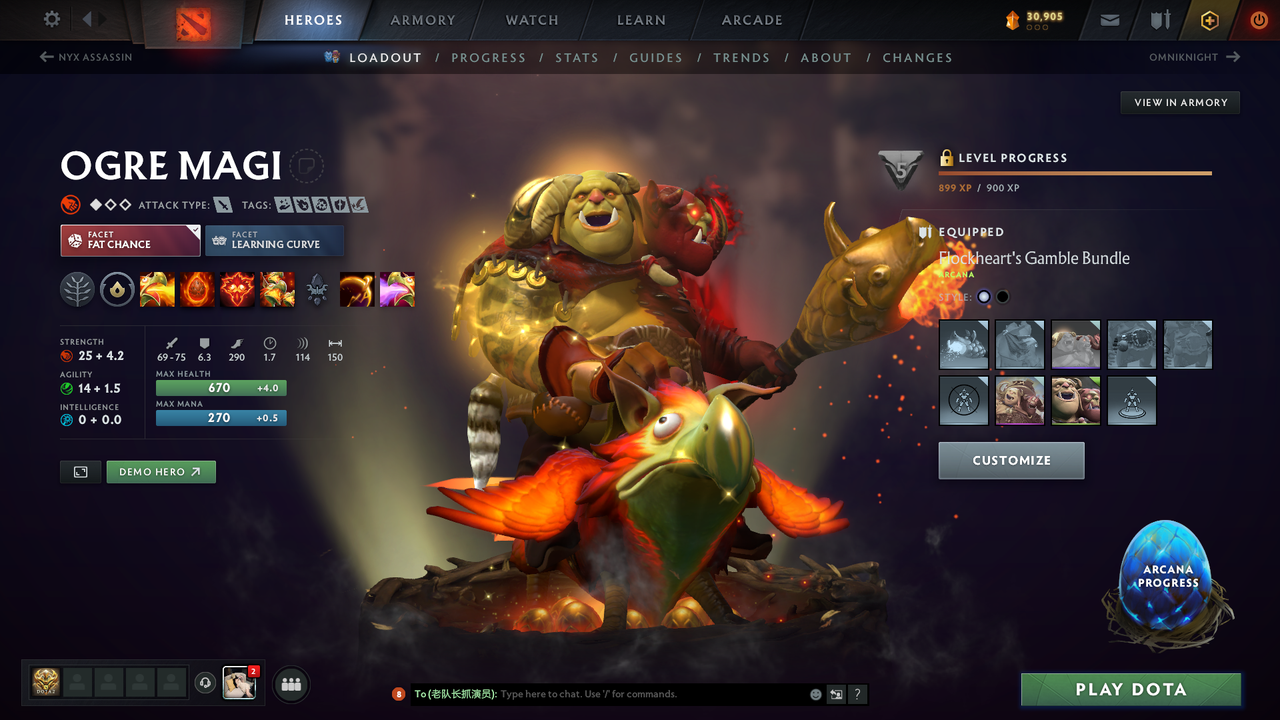Viewport: 1280px width, 720px height.
Task: Open the ARCADE menu
Action: point(751,19)
